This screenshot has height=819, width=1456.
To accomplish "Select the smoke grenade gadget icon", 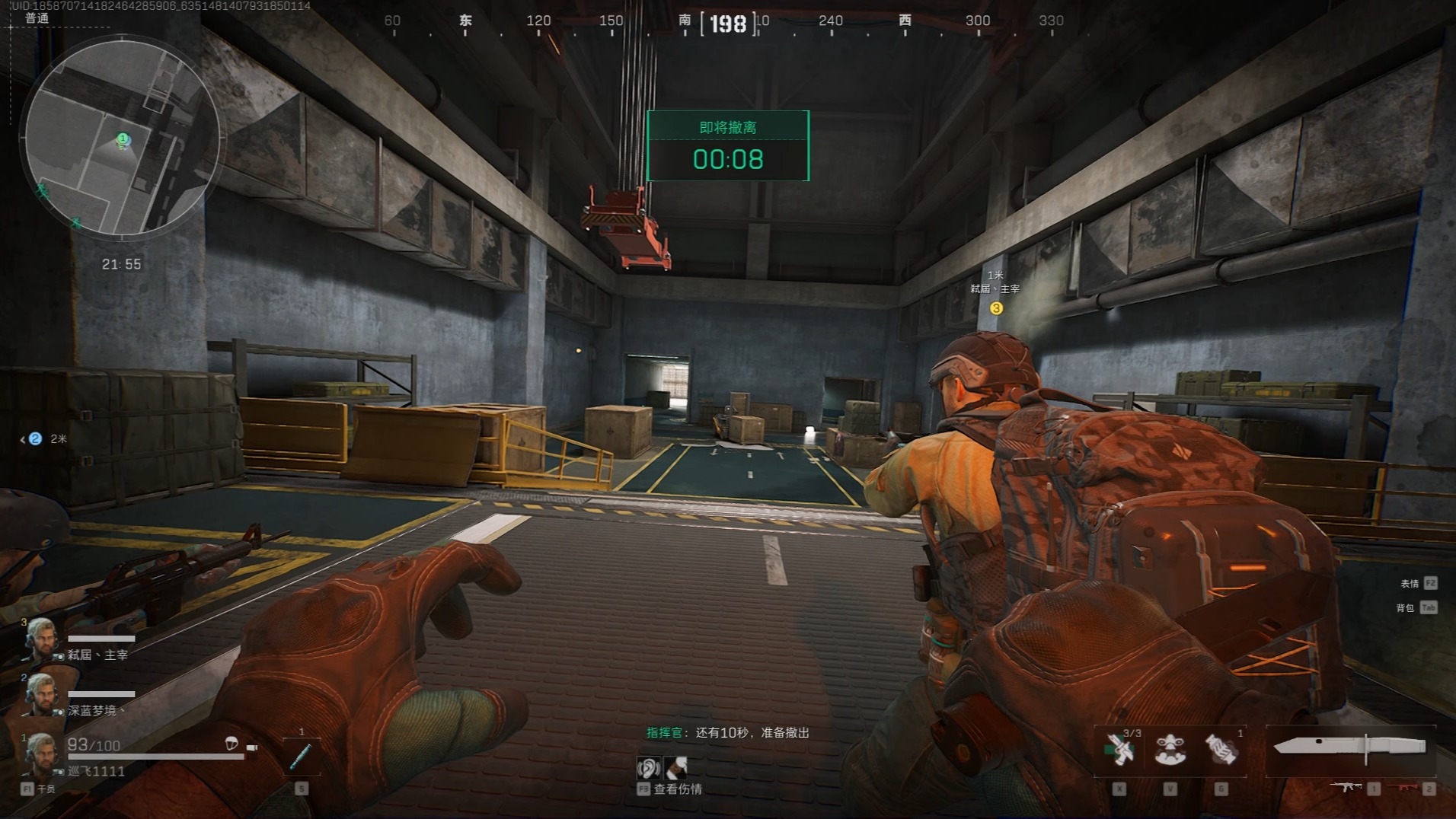I will (x=1221, y=750).
